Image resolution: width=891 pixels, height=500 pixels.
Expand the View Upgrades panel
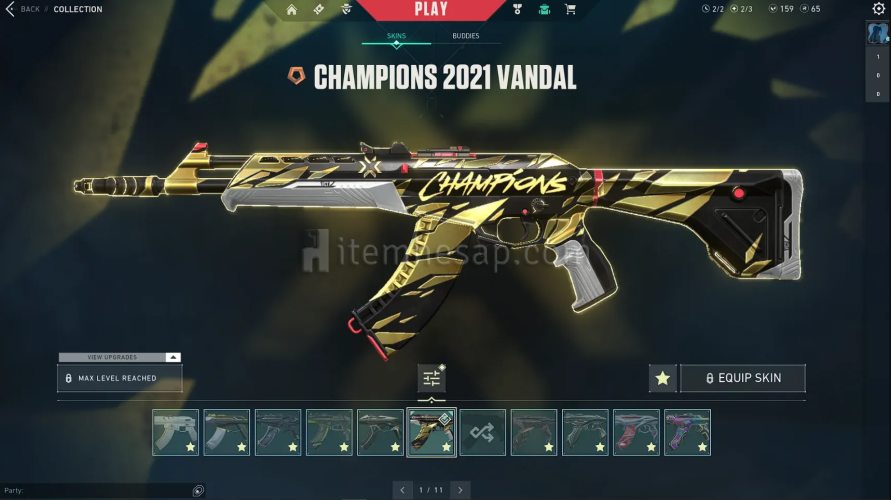coord(120,357)
